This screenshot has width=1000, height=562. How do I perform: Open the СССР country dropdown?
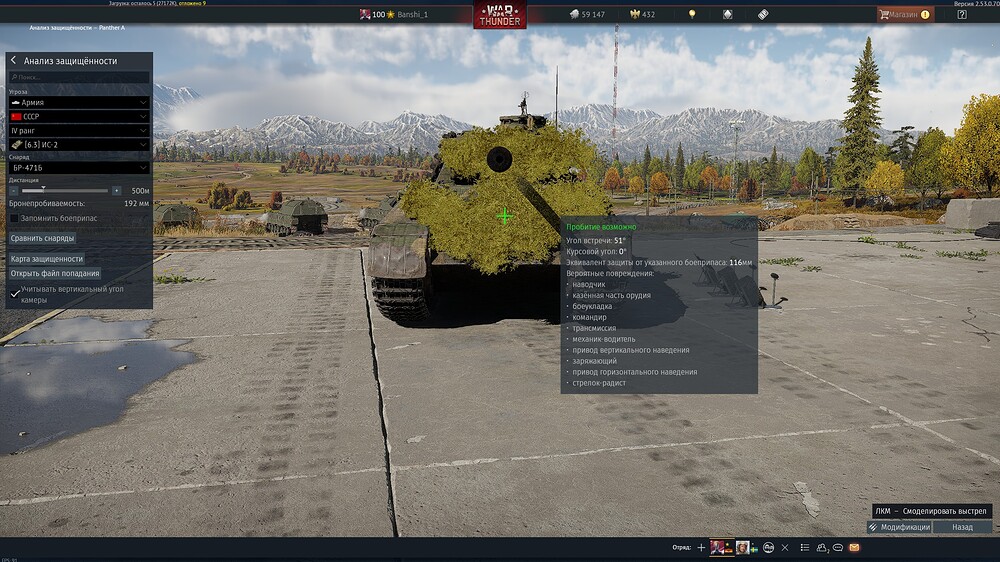tap(79, 116)
